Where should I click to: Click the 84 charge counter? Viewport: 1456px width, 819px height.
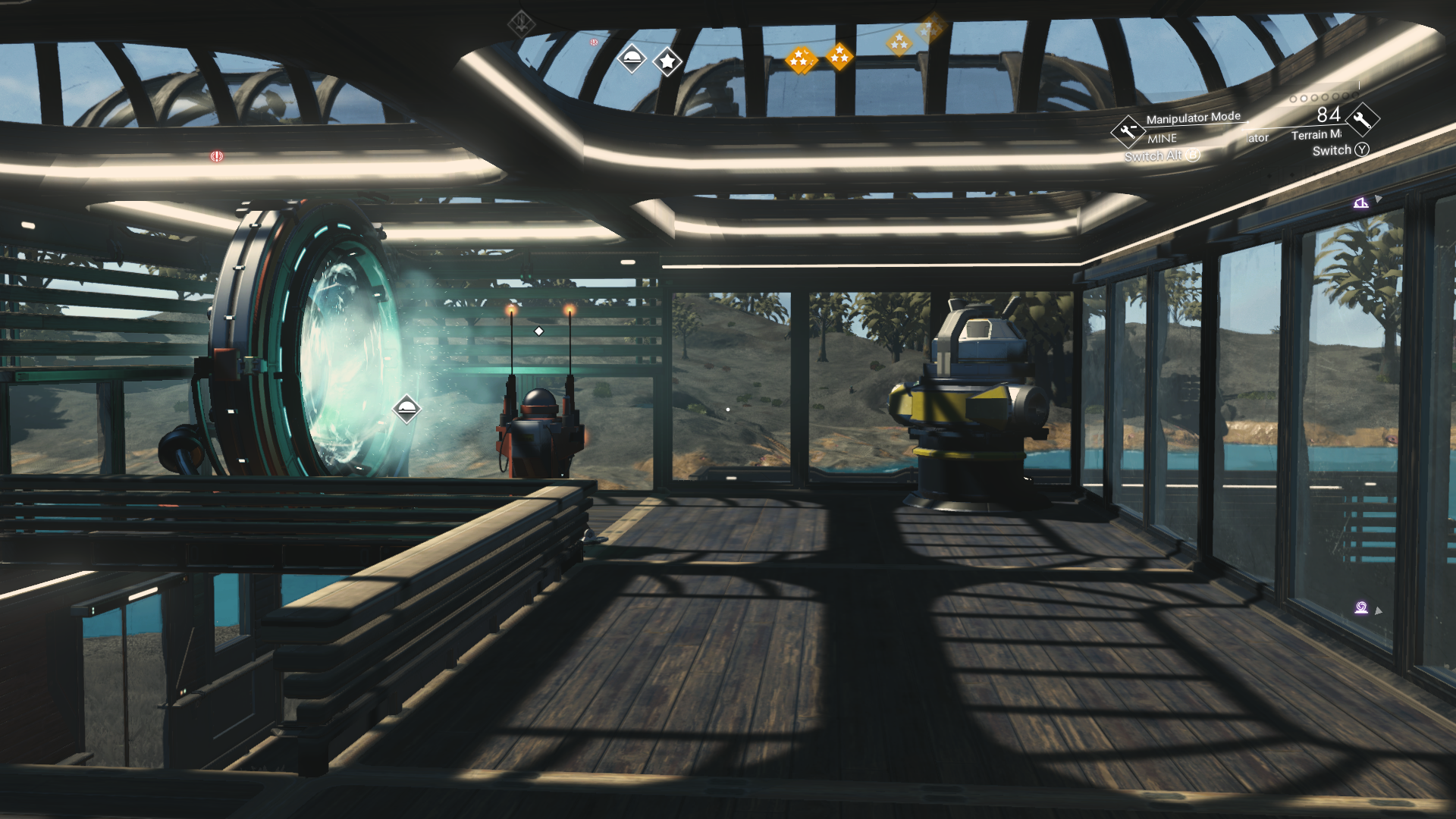(x=1329, y=114)
